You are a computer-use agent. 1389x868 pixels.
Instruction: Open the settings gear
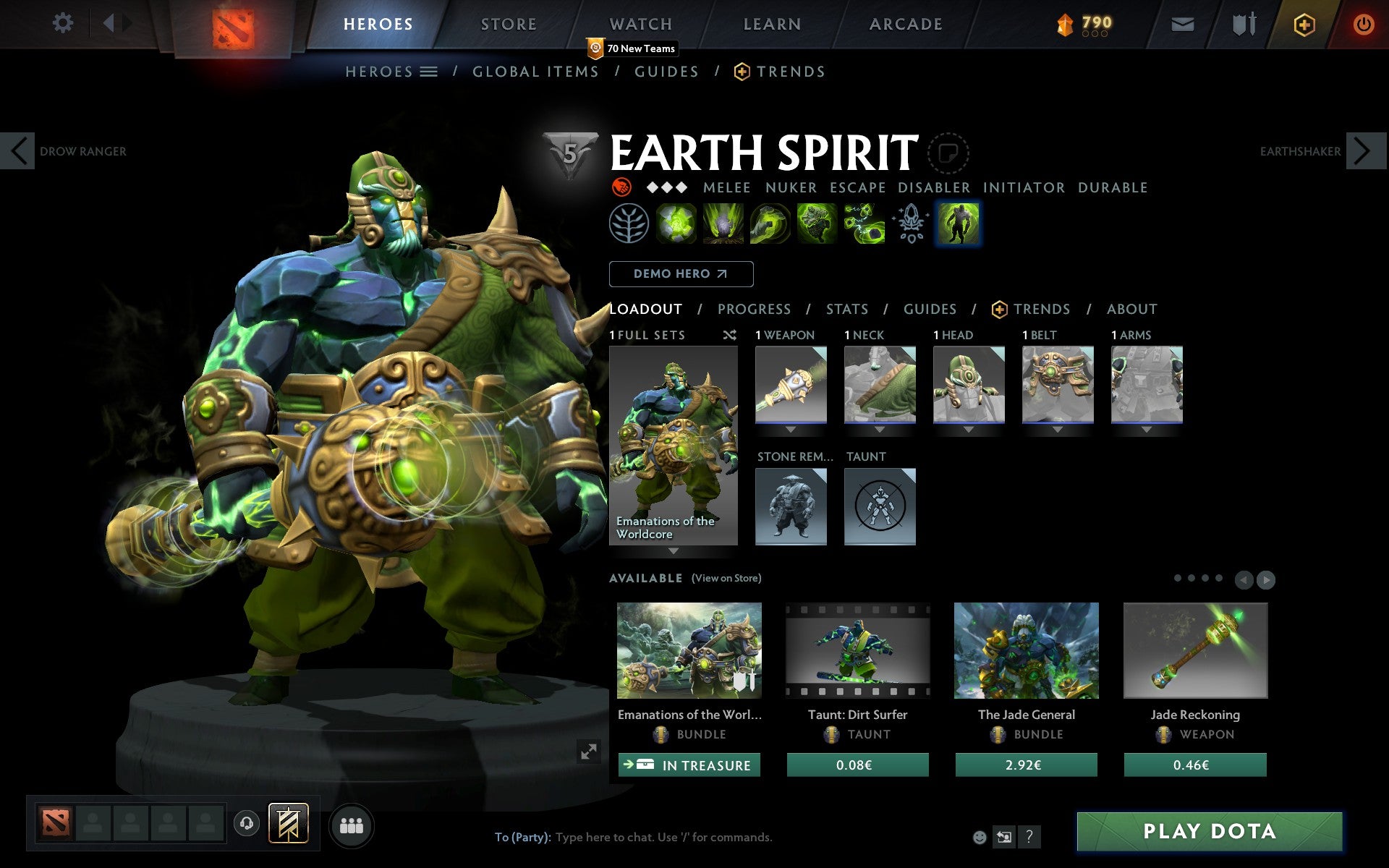[64, 23]
